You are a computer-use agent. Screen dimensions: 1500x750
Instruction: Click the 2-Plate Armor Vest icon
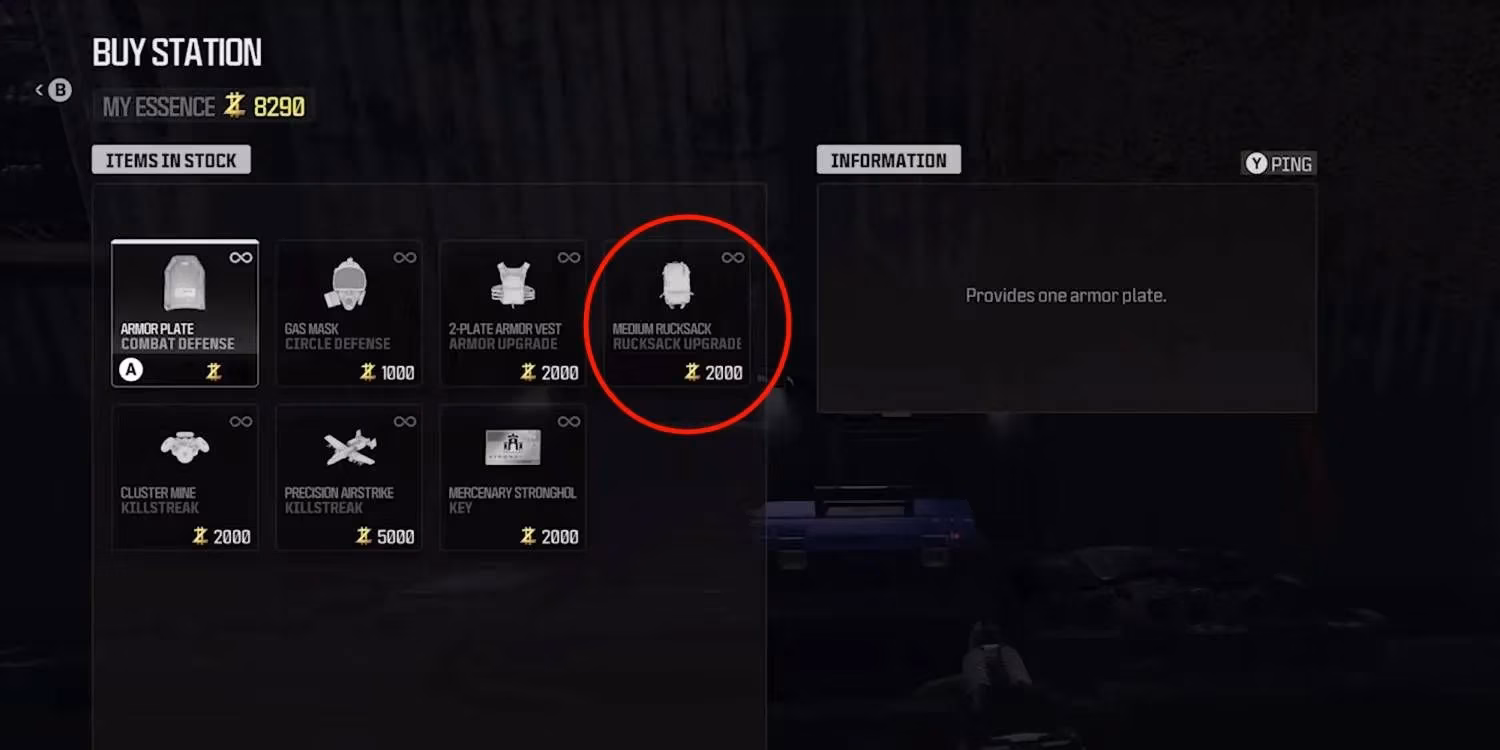pyautogui.click(x=512, y=283)
